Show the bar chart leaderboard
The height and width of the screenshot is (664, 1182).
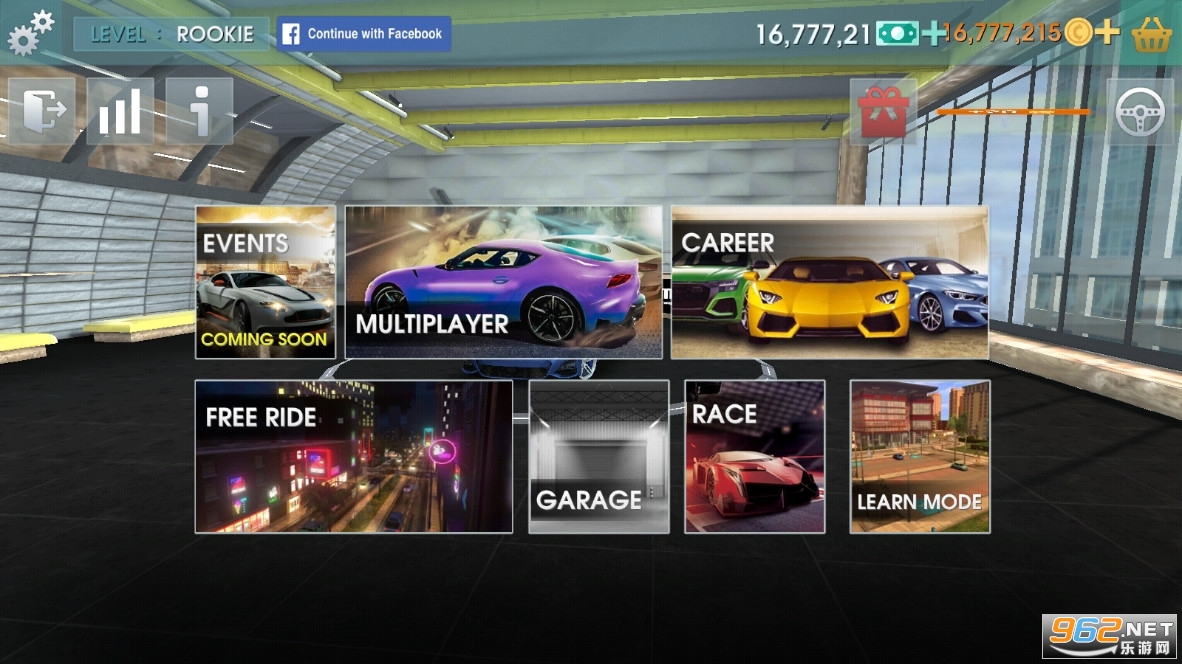click(x=120, y=111)
